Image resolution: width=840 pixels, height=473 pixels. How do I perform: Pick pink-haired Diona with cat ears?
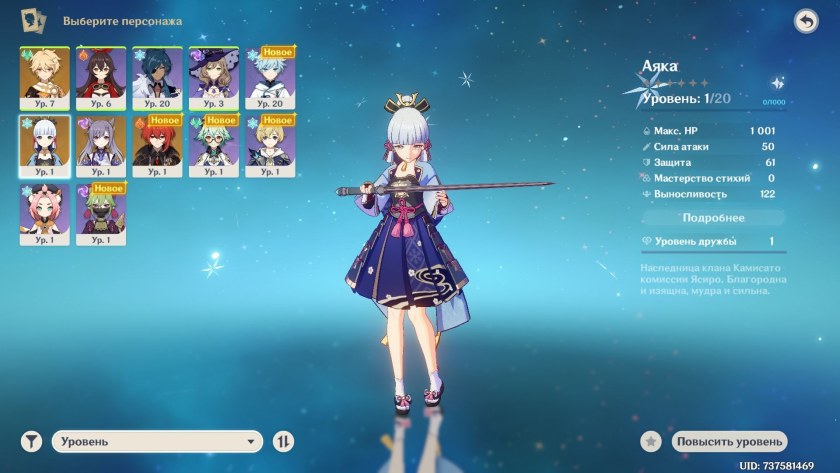(44, 213)
